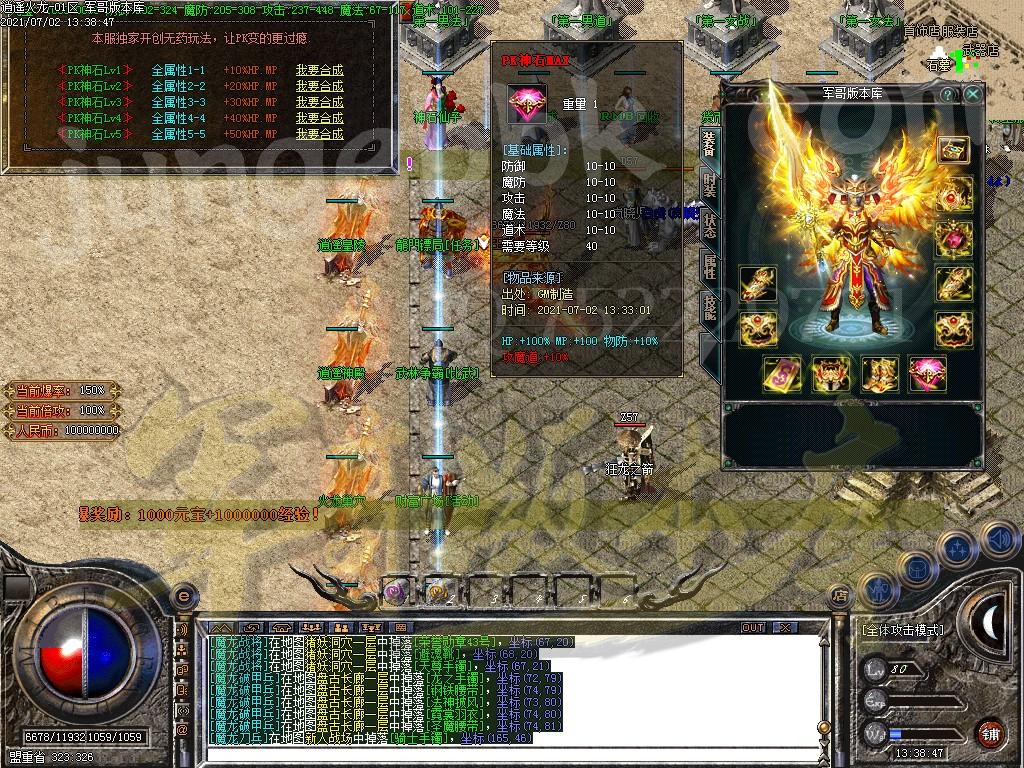1024x768 pixels.
Task: Click the treasure chest icon in the equipment panel
Action: (953, 150)
